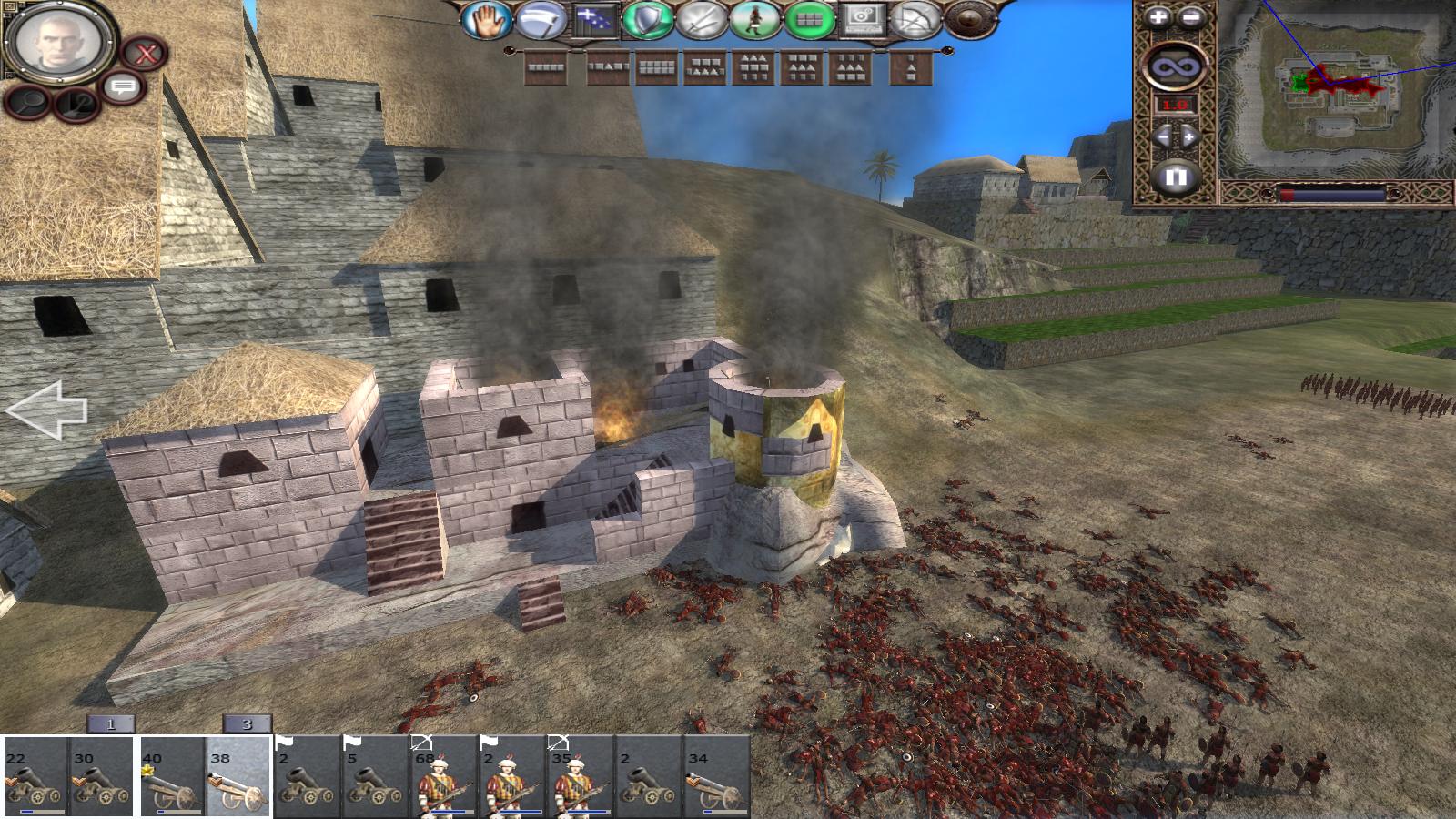1456x819 pixels.
Task: Click the crossed swords melee button
Action: [x=701, y=20]
